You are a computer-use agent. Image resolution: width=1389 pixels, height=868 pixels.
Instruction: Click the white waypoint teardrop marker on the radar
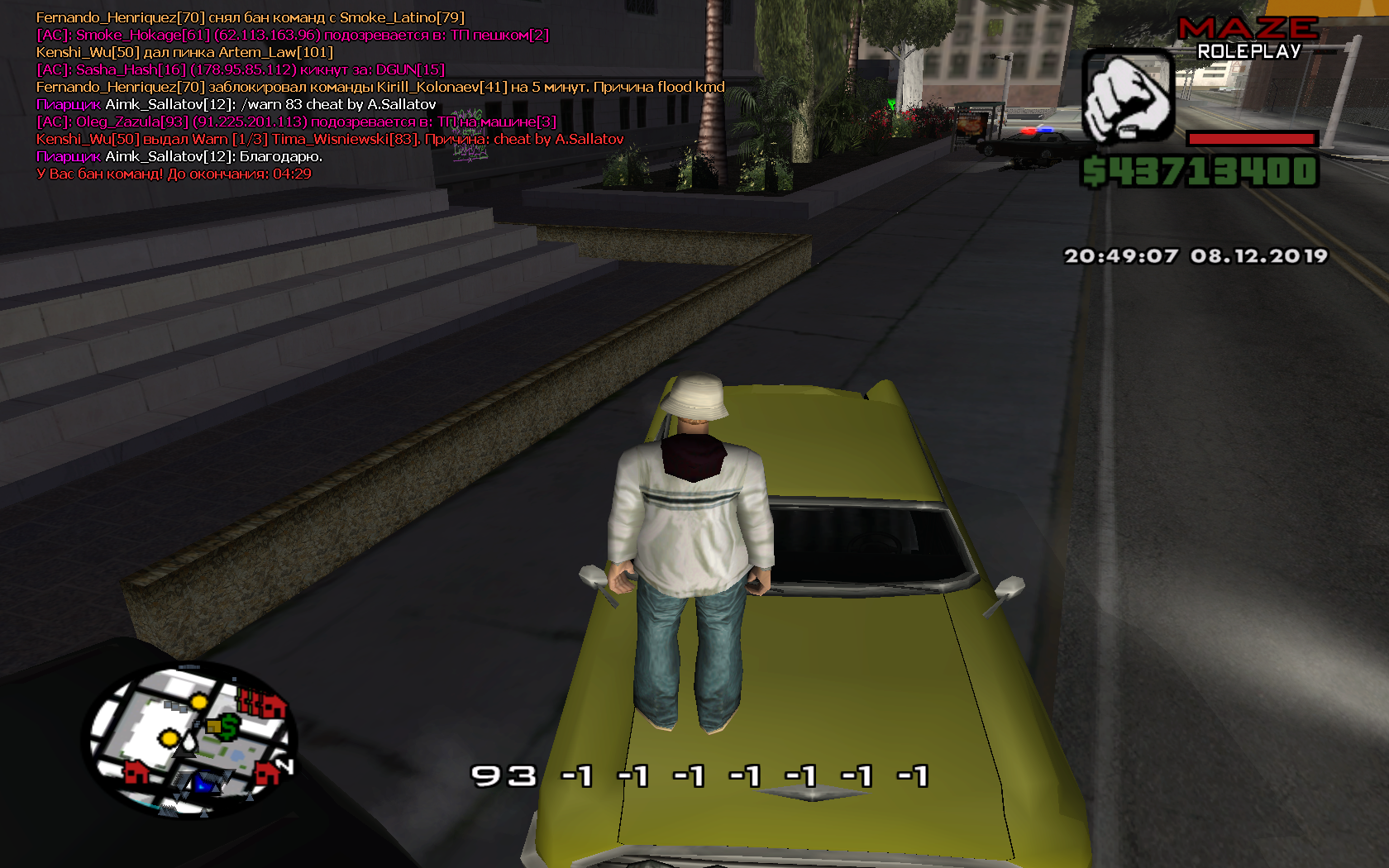189,743
